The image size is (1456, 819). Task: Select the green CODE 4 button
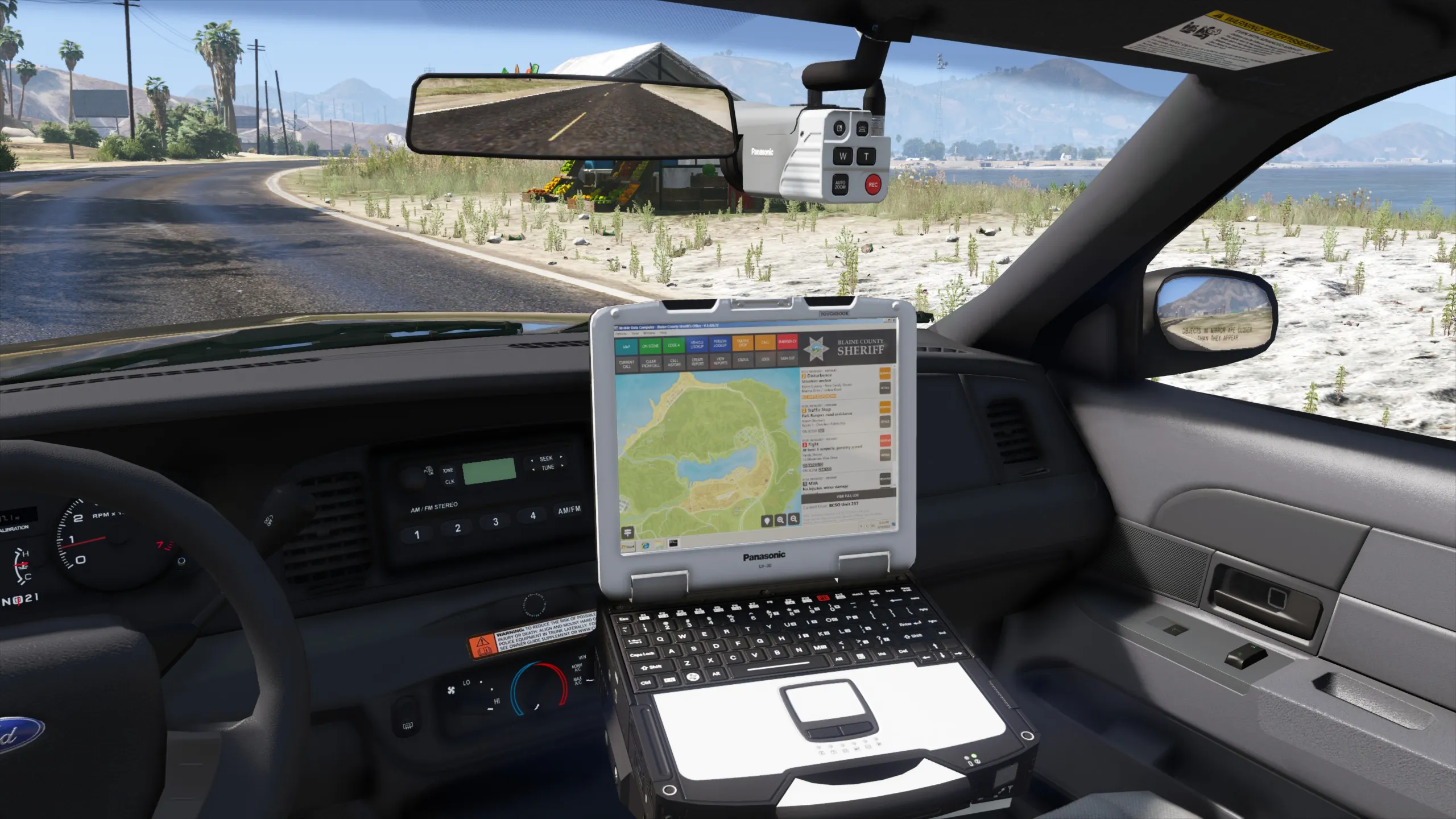673,345
